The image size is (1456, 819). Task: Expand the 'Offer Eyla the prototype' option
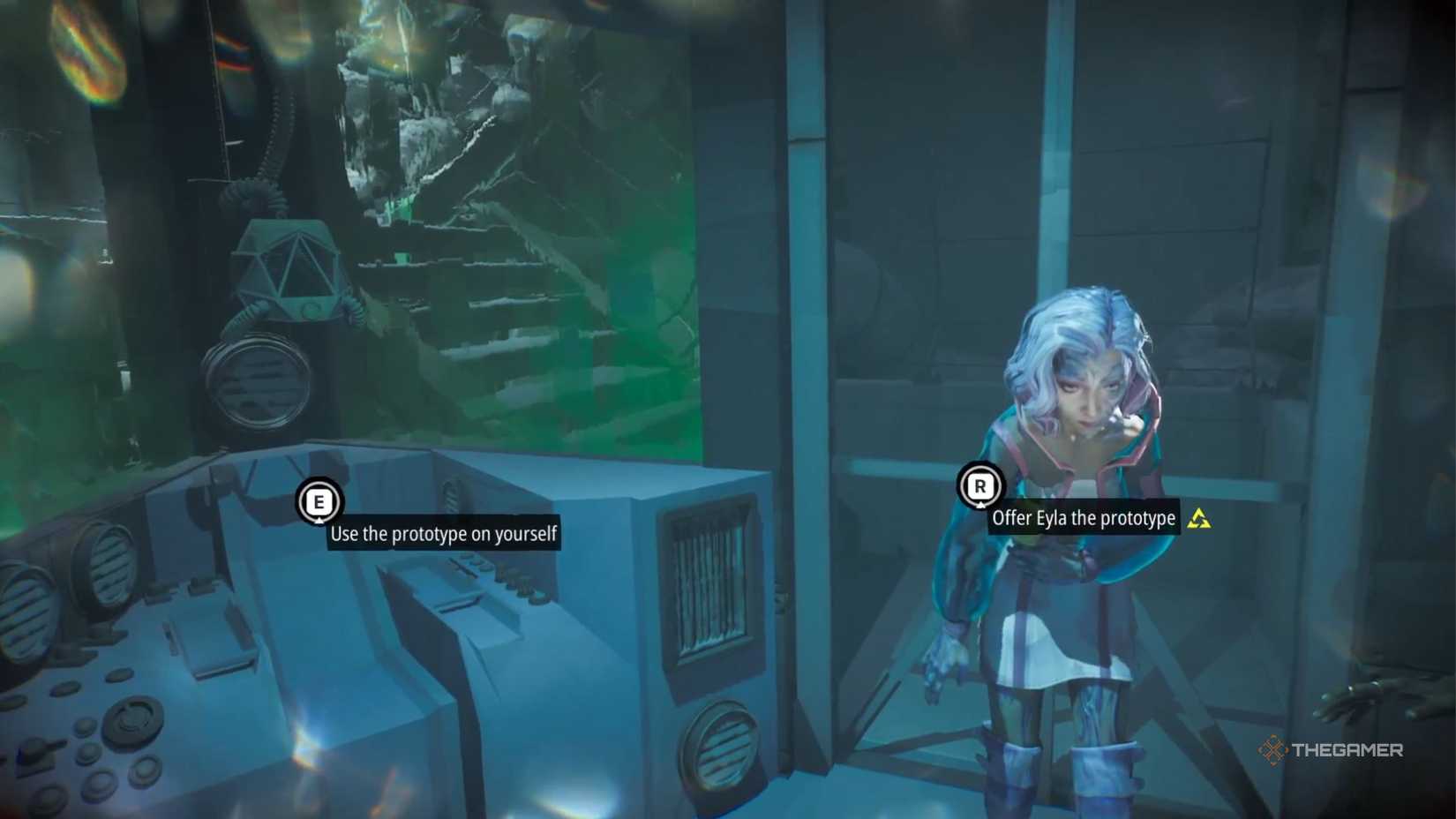pos(1084,519)
